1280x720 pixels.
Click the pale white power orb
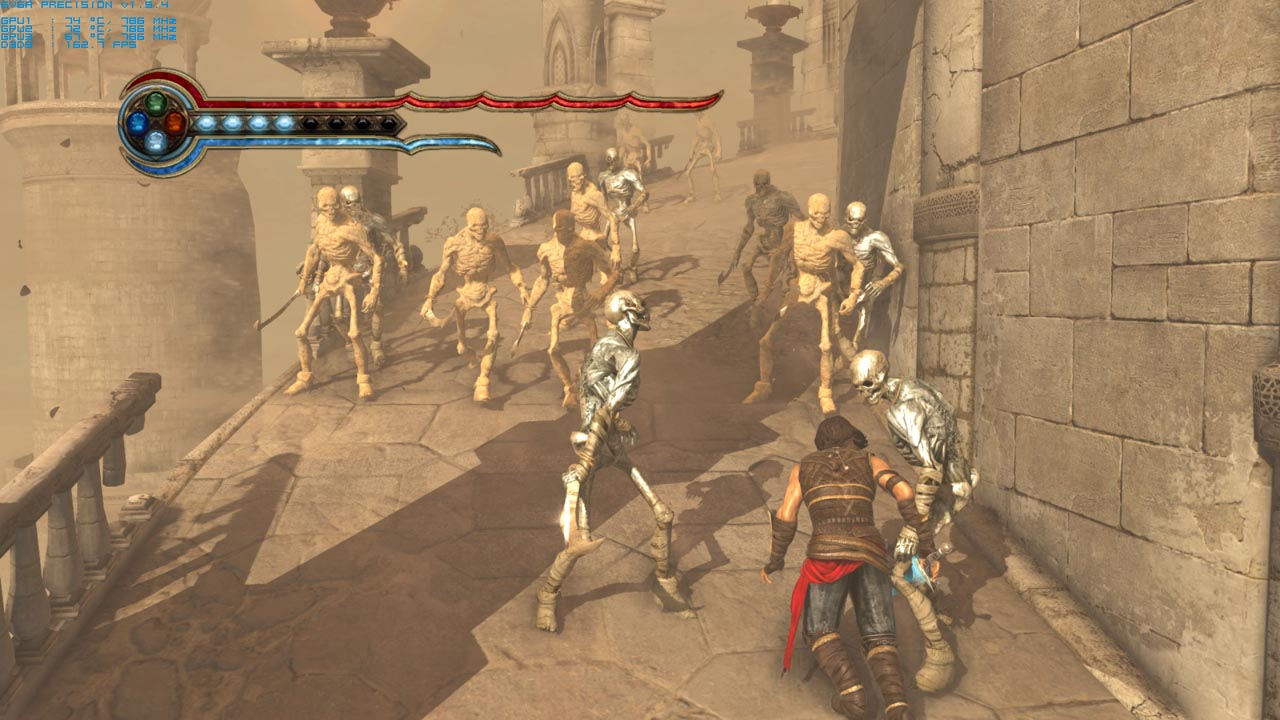[156, 142]
